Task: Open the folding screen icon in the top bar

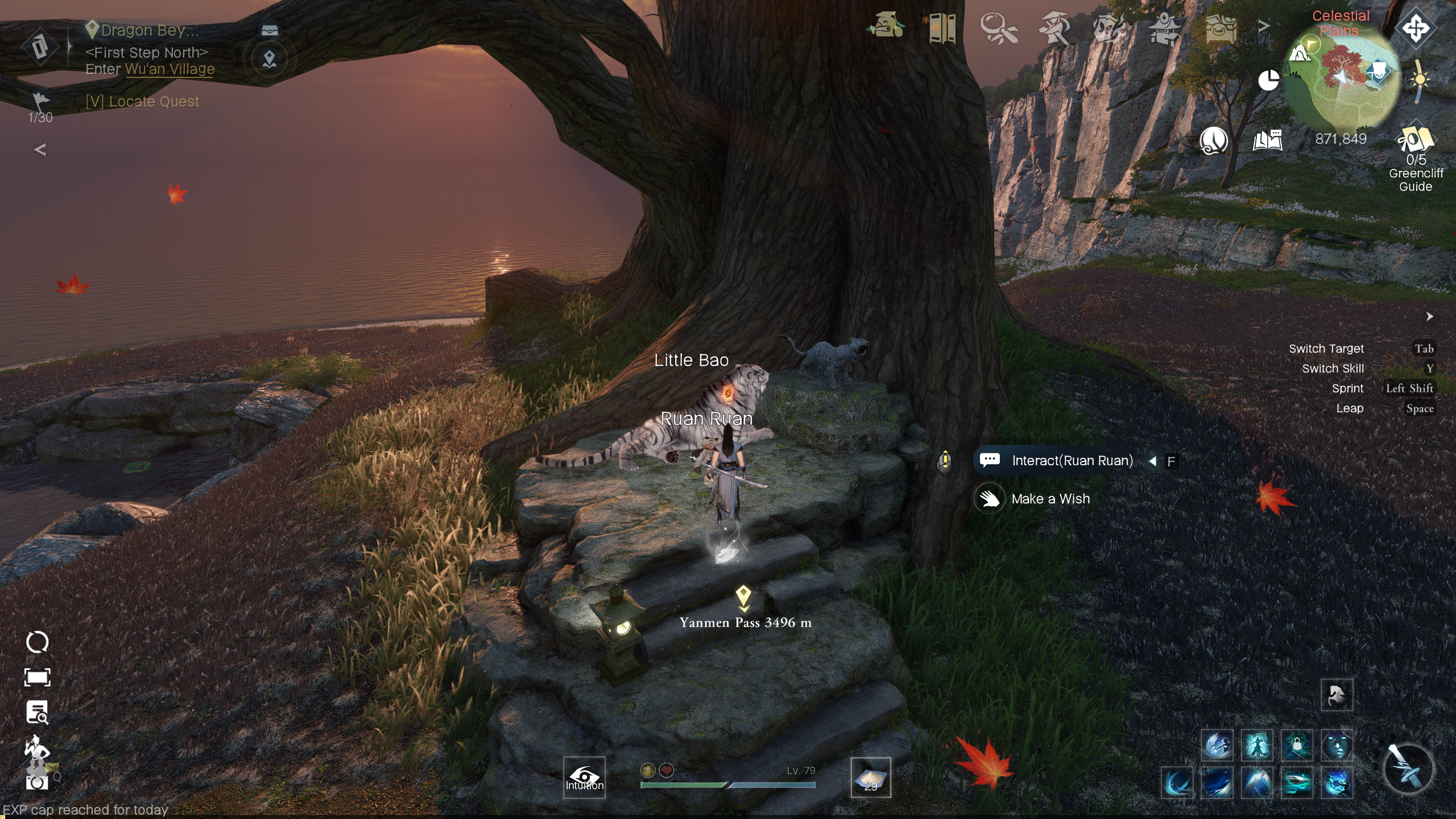Action: pos(942,27)
